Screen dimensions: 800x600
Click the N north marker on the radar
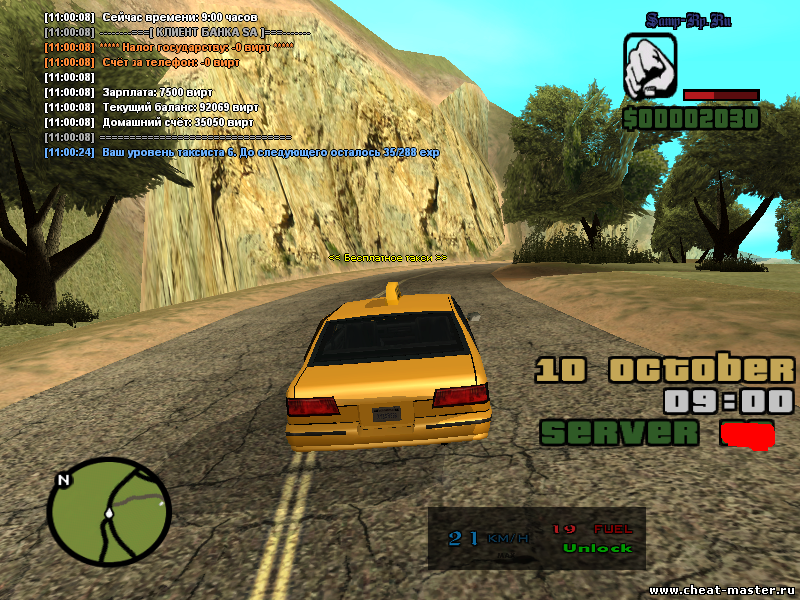pos(64,480)
